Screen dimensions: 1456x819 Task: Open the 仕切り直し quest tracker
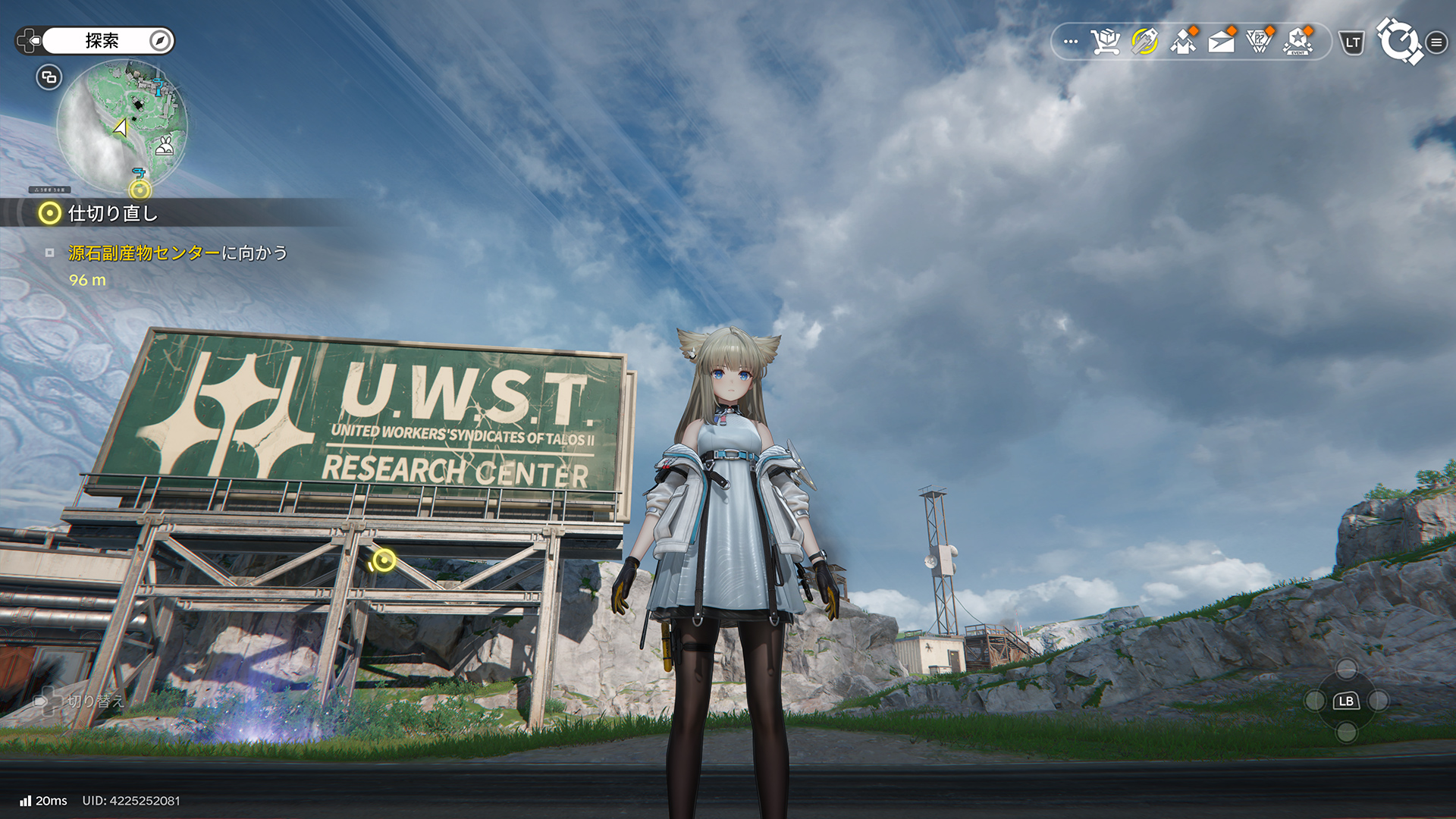[x=112, y=214]
